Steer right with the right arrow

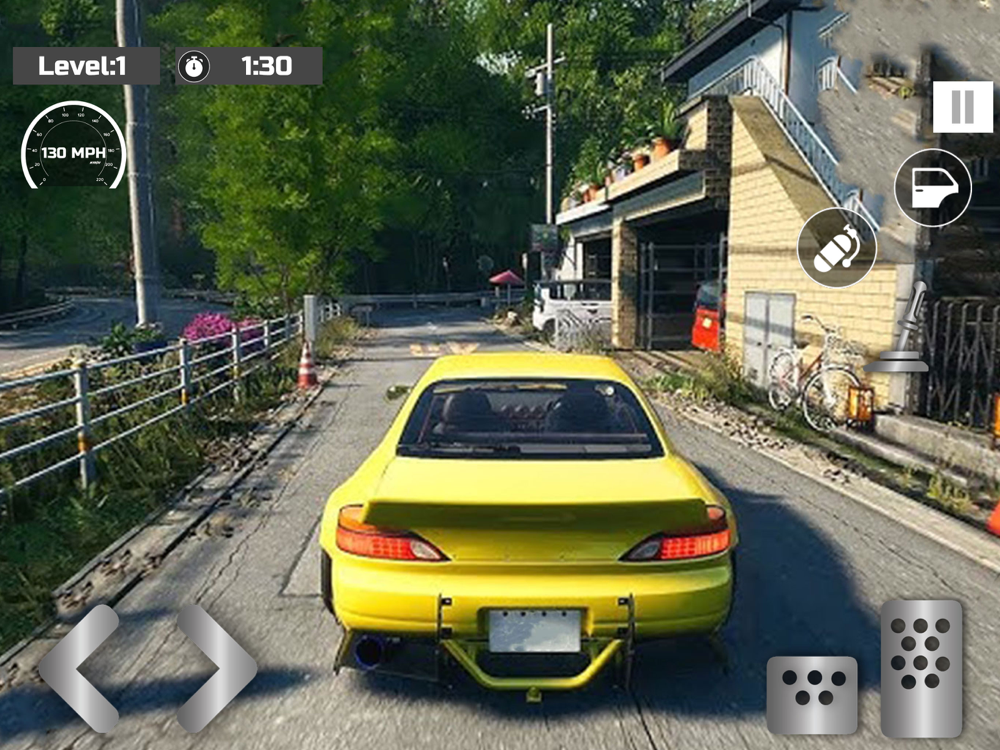(216, 667)
